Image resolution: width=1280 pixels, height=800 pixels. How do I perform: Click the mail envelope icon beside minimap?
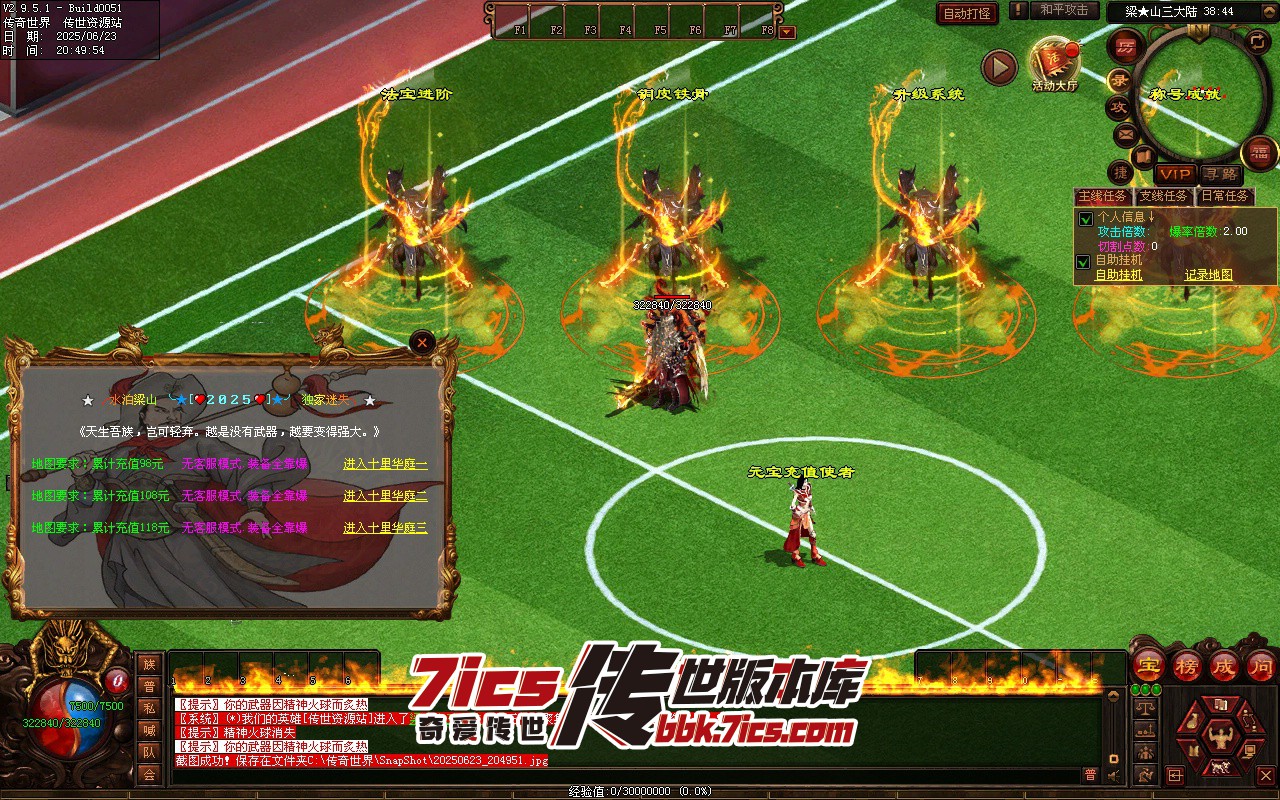click(x=1125, y=133)
